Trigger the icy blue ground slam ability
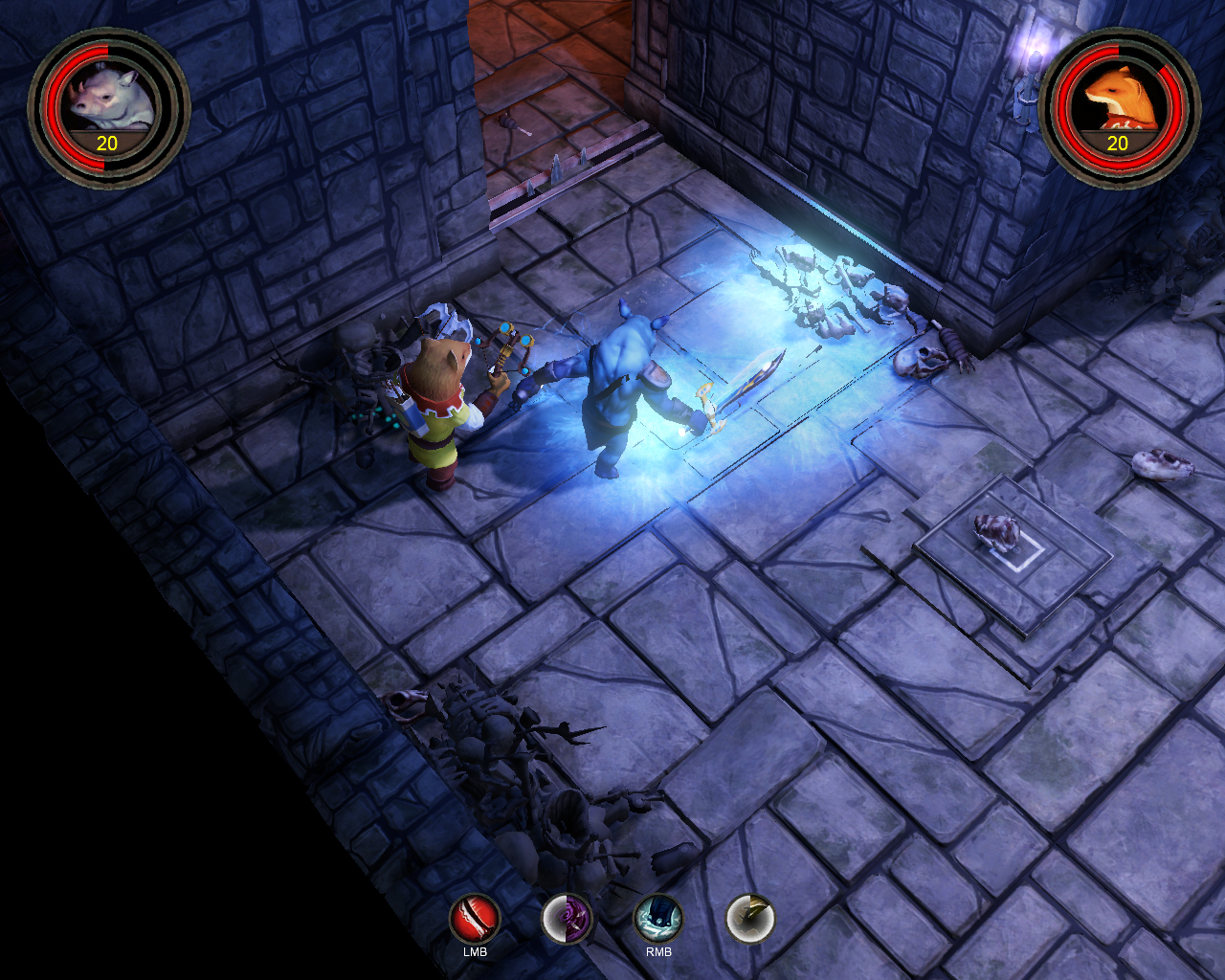 (x=658, y=920)
